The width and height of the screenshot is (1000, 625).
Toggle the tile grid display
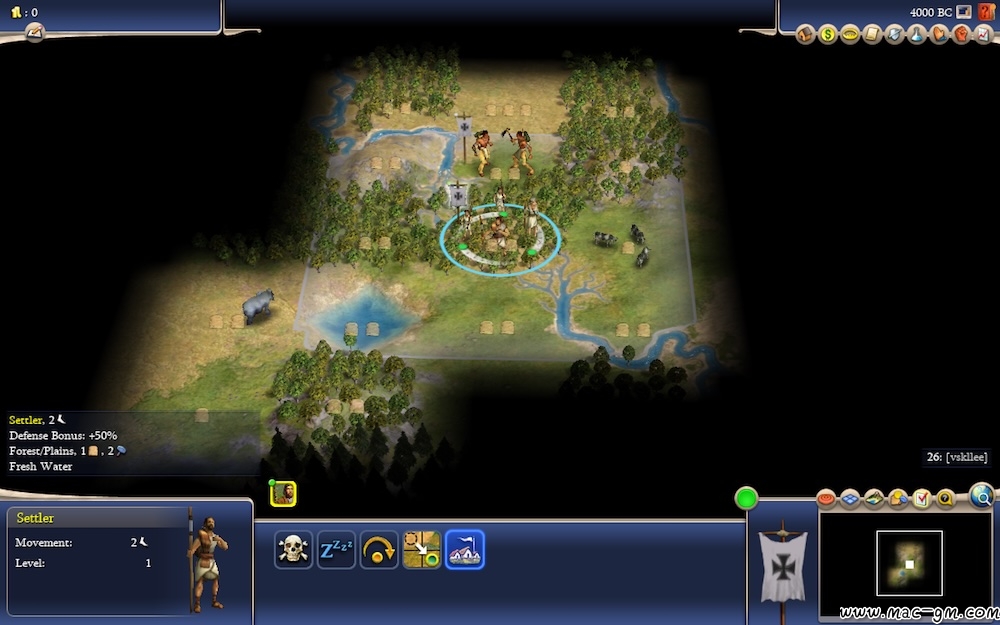(850, 498)
